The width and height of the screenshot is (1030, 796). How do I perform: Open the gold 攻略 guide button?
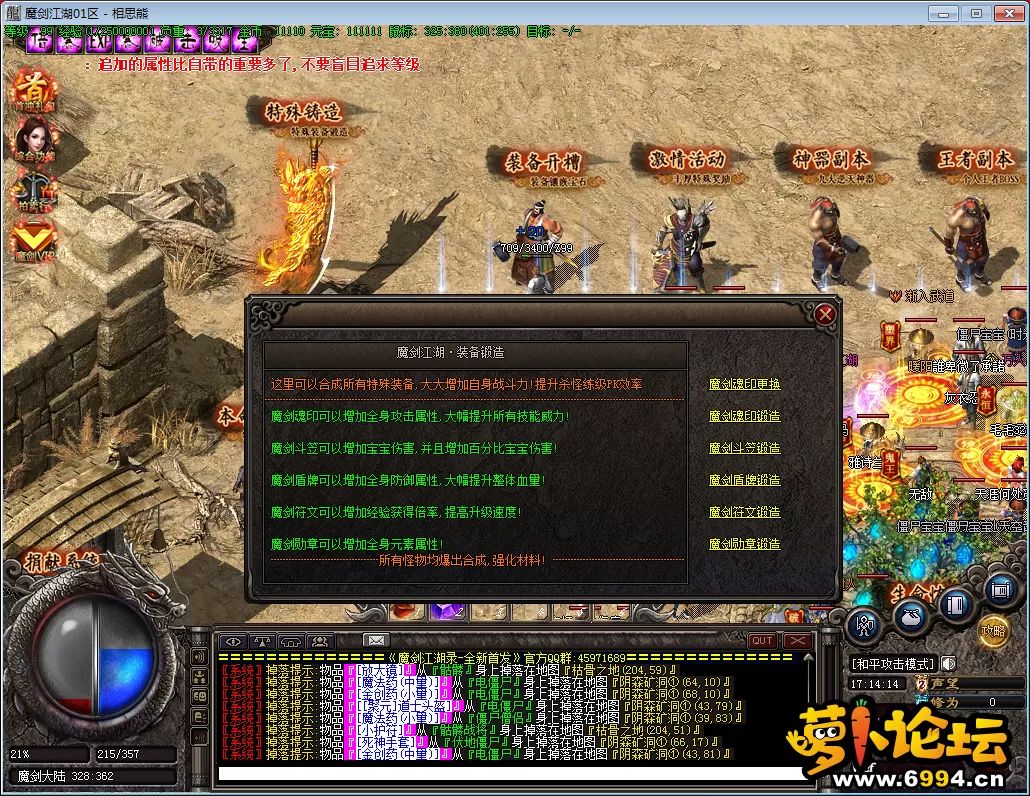pyautogui.click(x=993, y=632)
